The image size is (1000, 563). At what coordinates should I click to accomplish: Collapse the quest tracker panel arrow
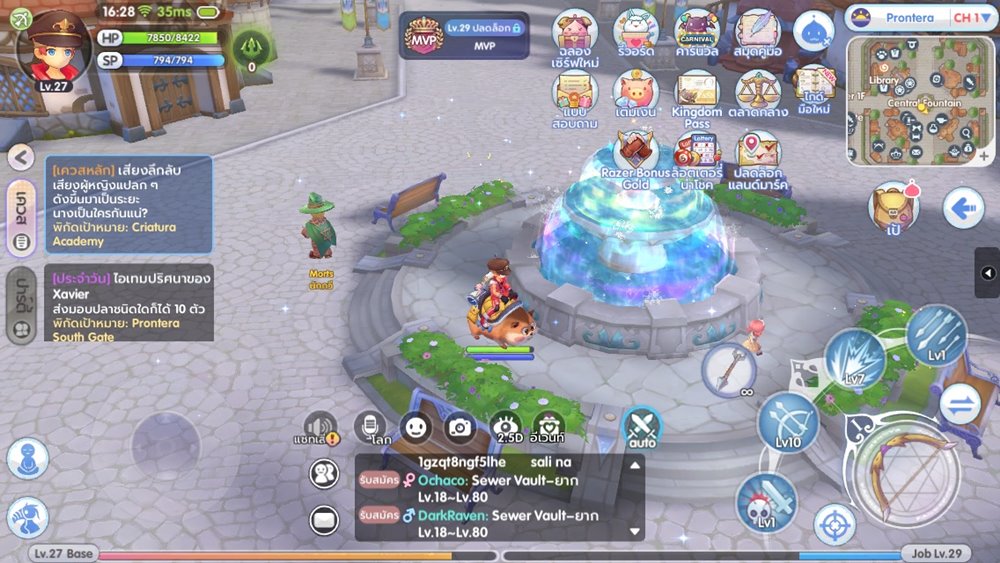tap(22, 157)
